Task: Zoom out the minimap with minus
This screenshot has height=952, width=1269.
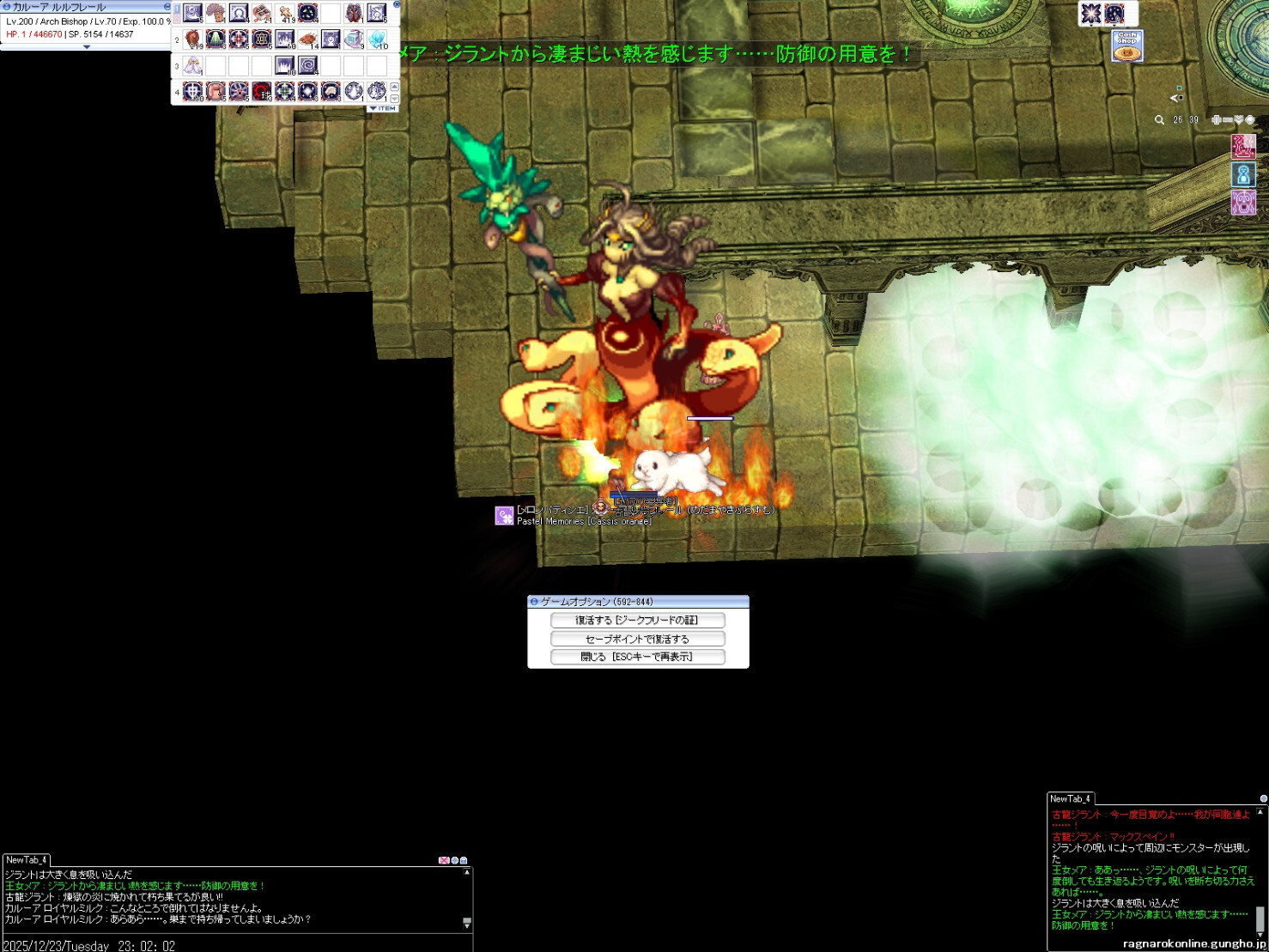Action: (x=1228, y=120)
